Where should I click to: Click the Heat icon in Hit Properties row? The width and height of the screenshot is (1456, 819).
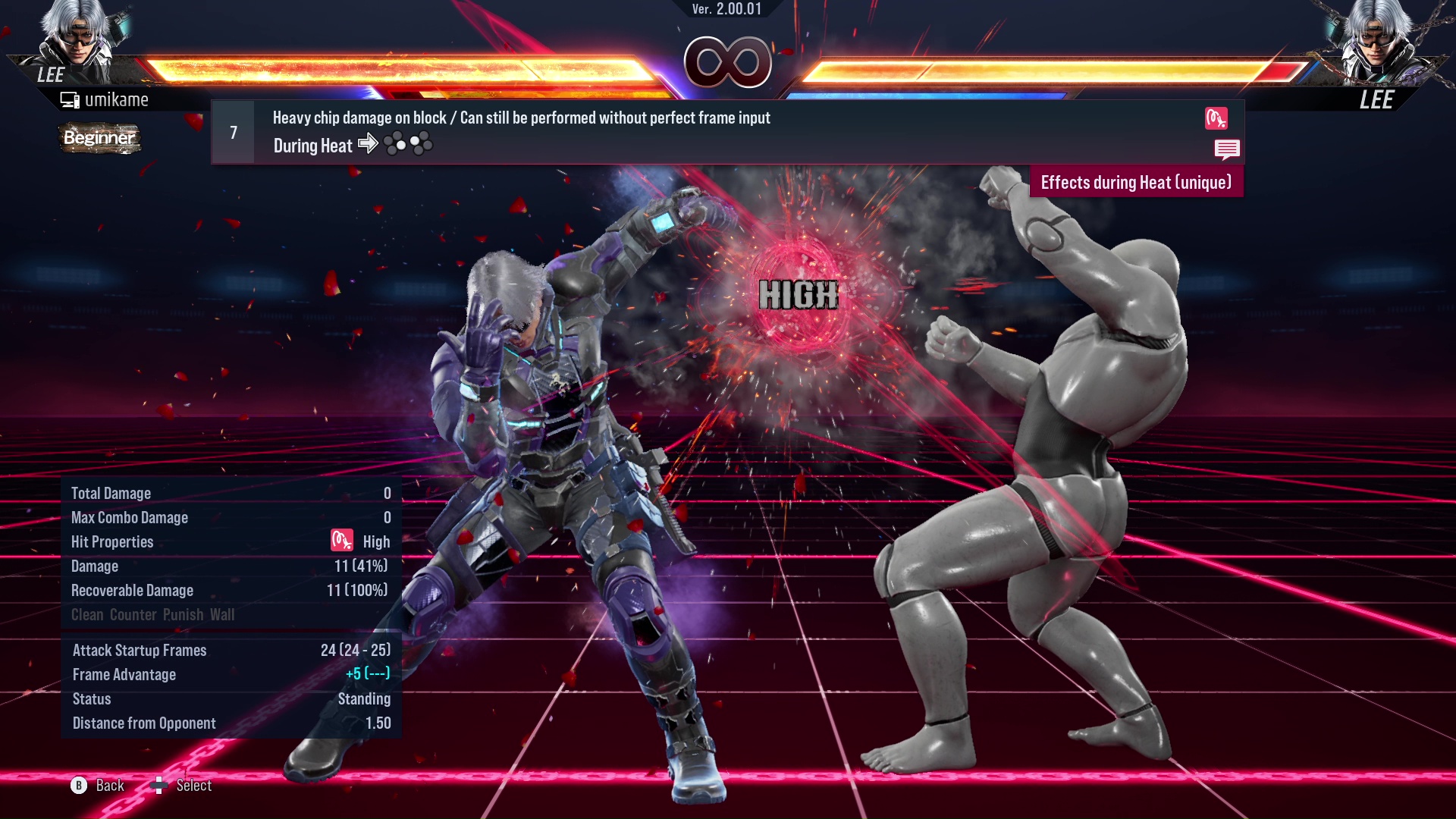coord(340,541)
